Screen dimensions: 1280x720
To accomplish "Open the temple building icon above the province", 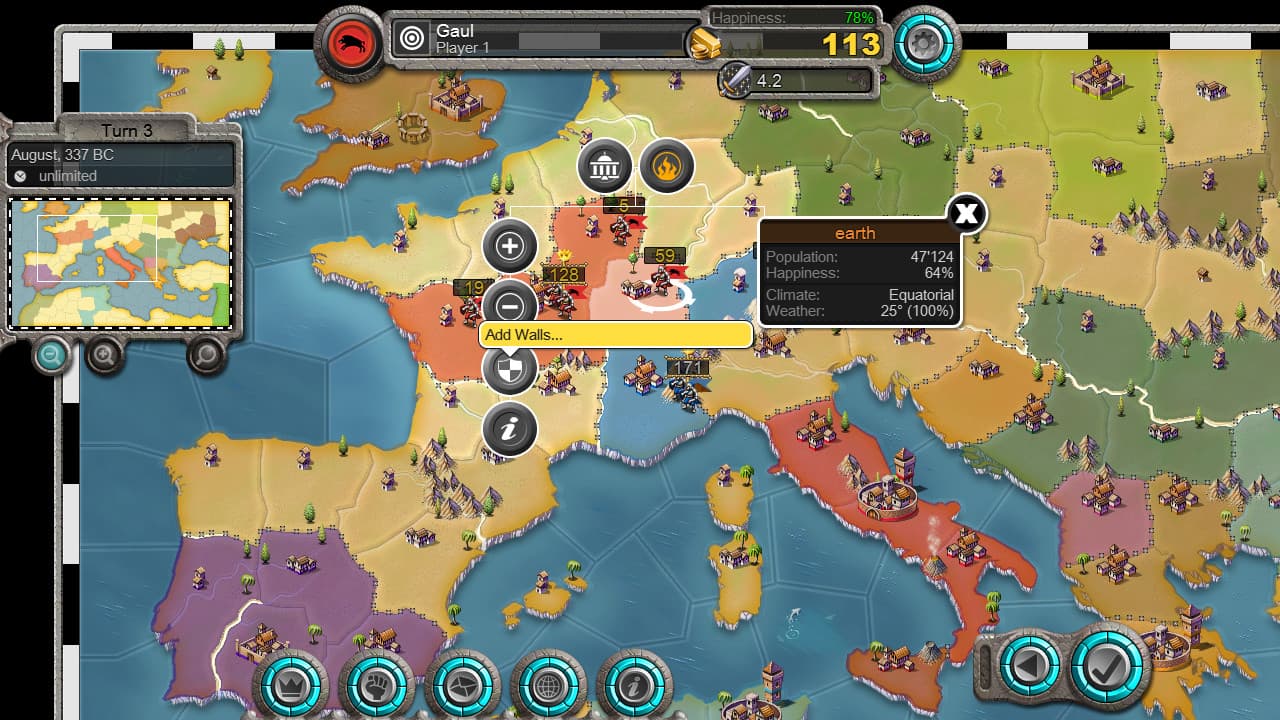I will click(x=604, y=167).
